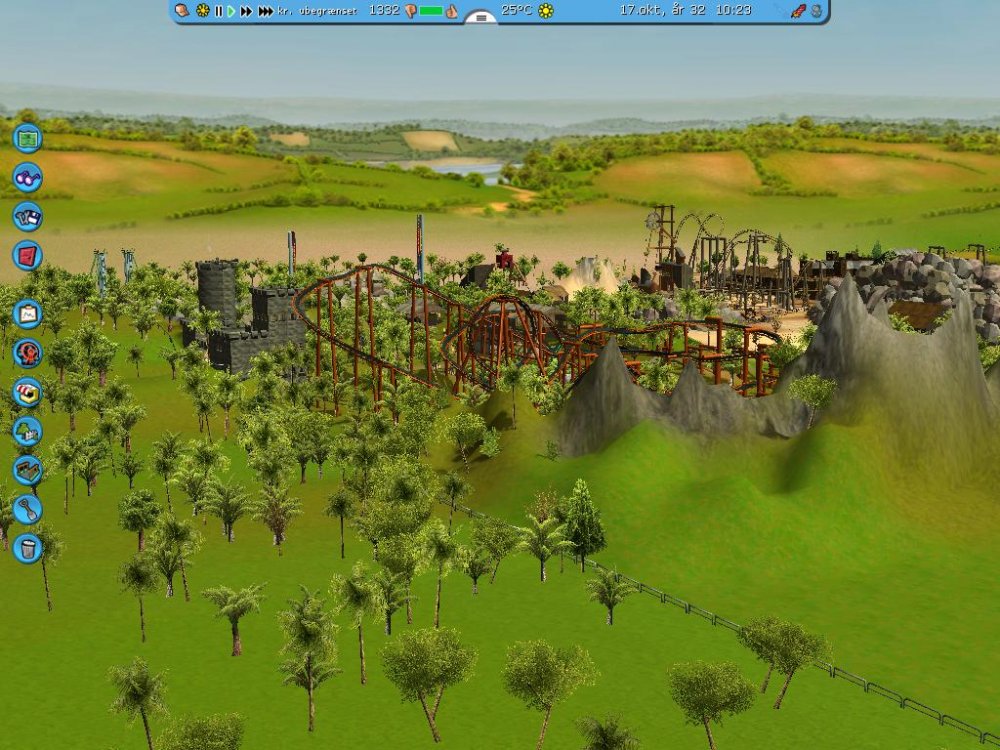This screenshot has height=750, width=1000.
Task: Click the red exit door icon
Action: coord(27,255)
